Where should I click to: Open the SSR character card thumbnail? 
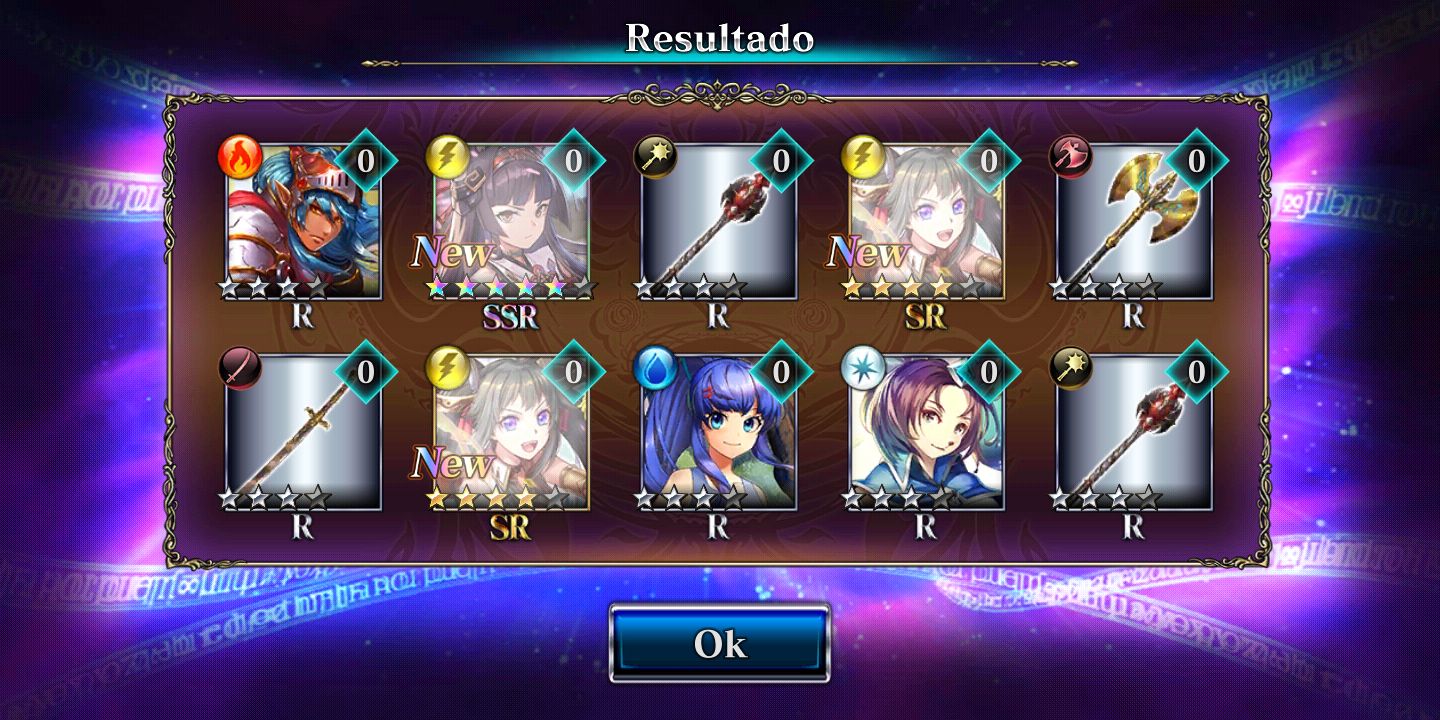(x=510, y=215)
